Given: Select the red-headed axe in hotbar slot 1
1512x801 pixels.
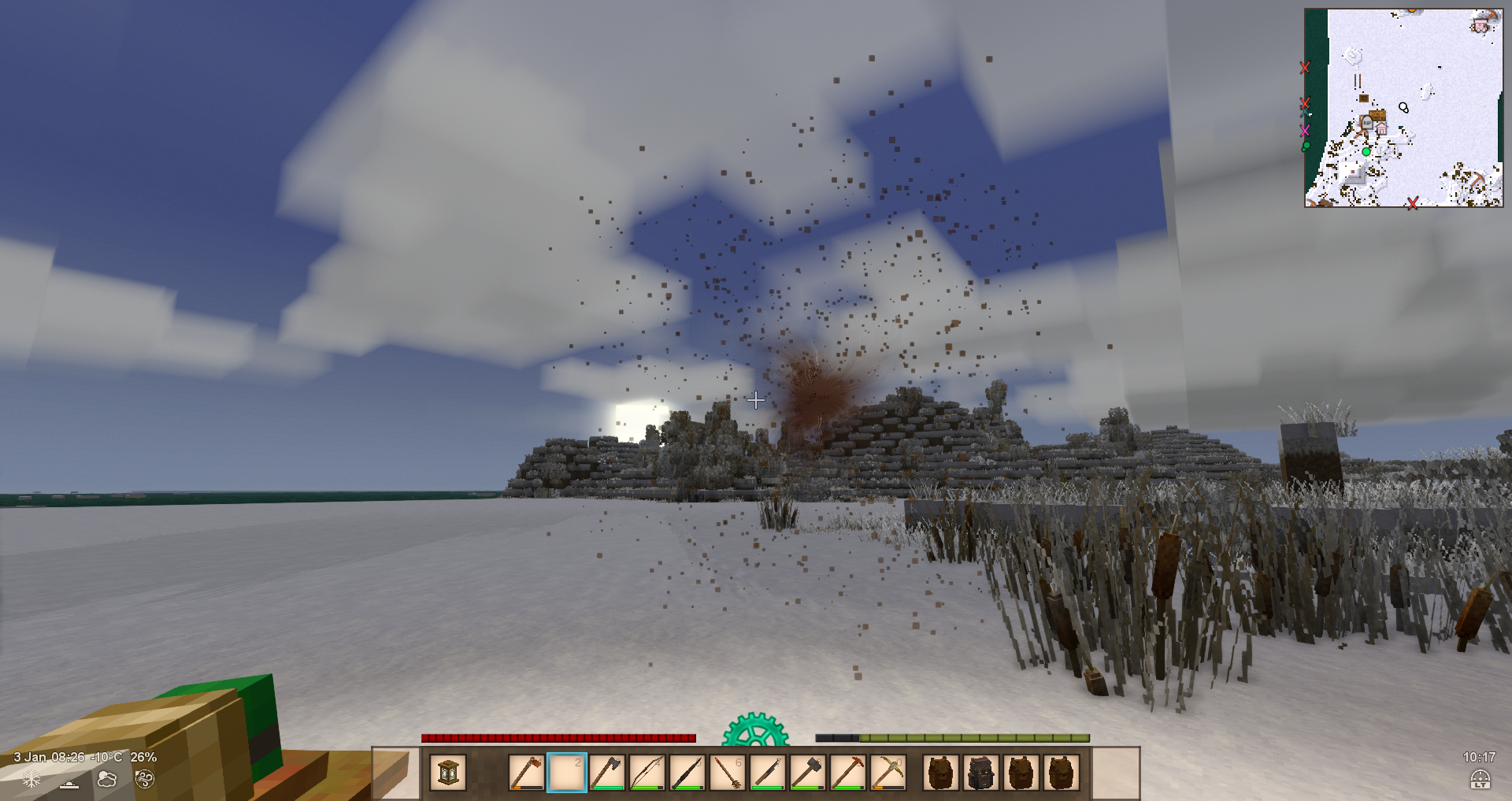Looking at the screenshot, I should pos(526,773).
